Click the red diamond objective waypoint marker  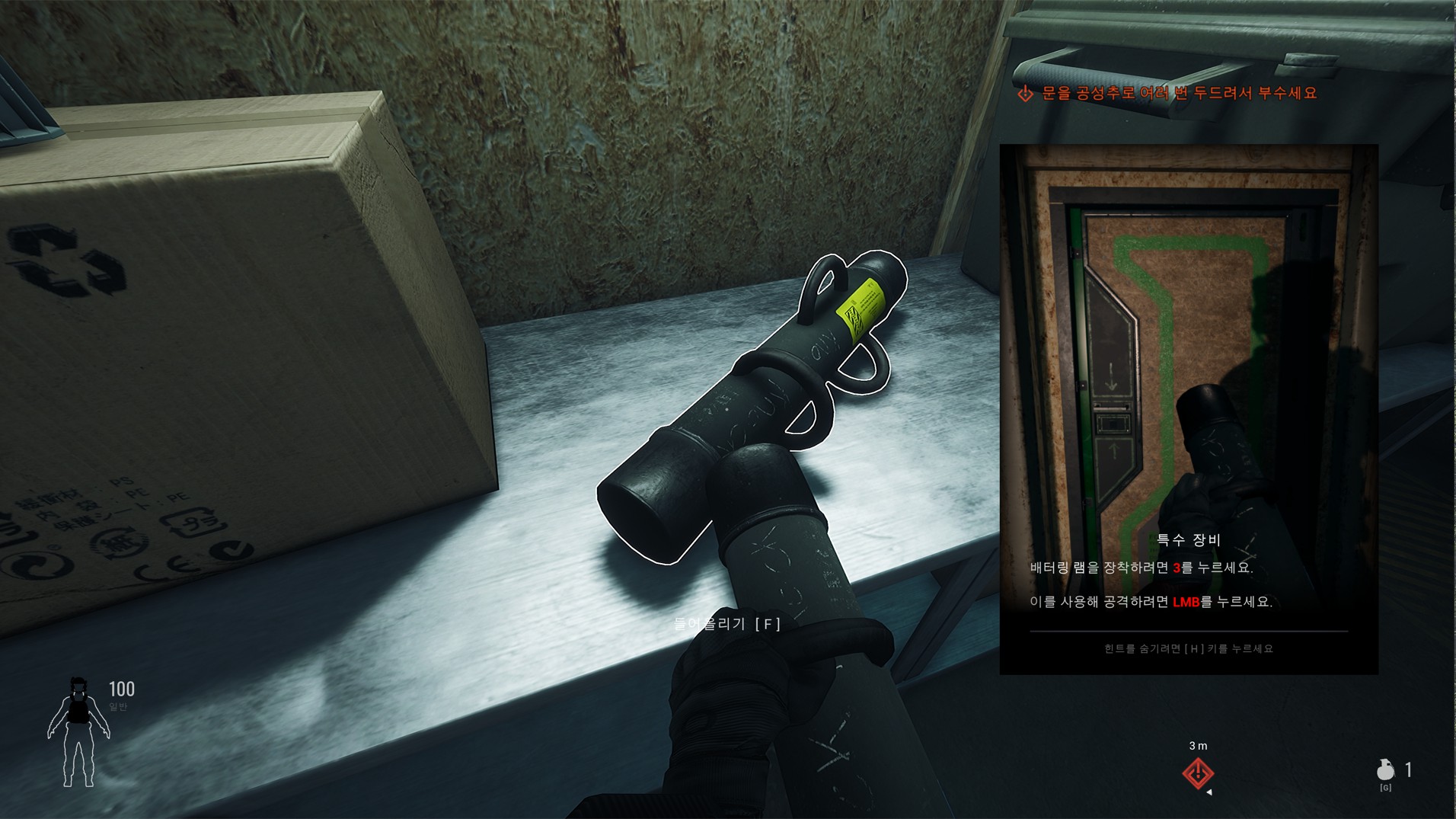tap(1198, 773)
